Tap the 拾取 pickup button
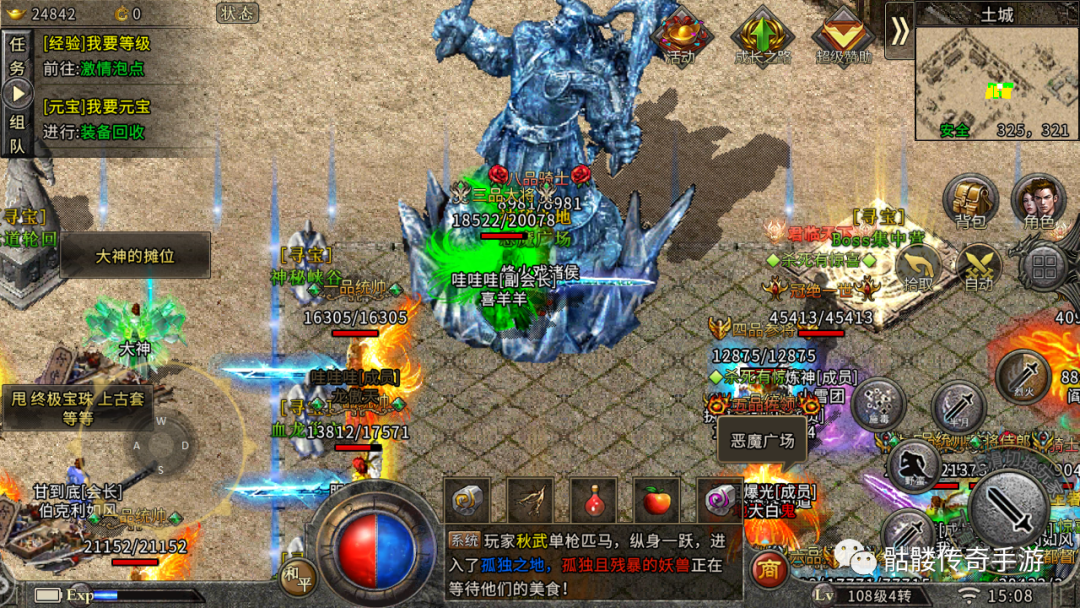Viewport: 1080px width, 608px height. point(918,268)
